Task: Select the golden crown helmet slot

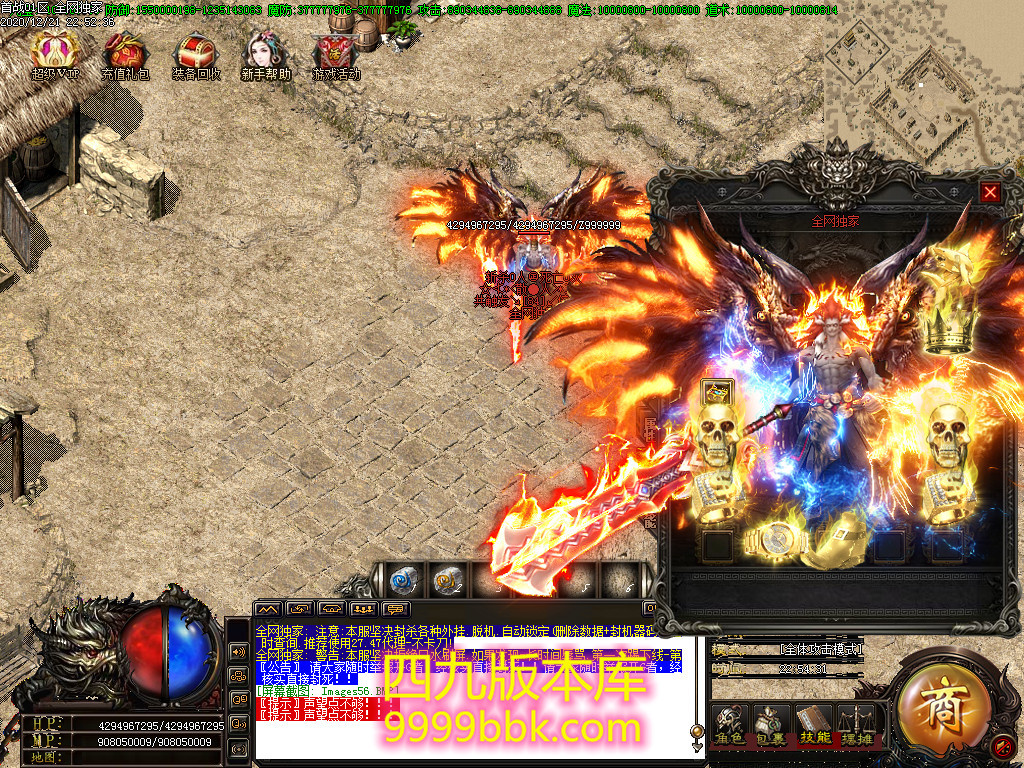Action: tap(948, 329)
